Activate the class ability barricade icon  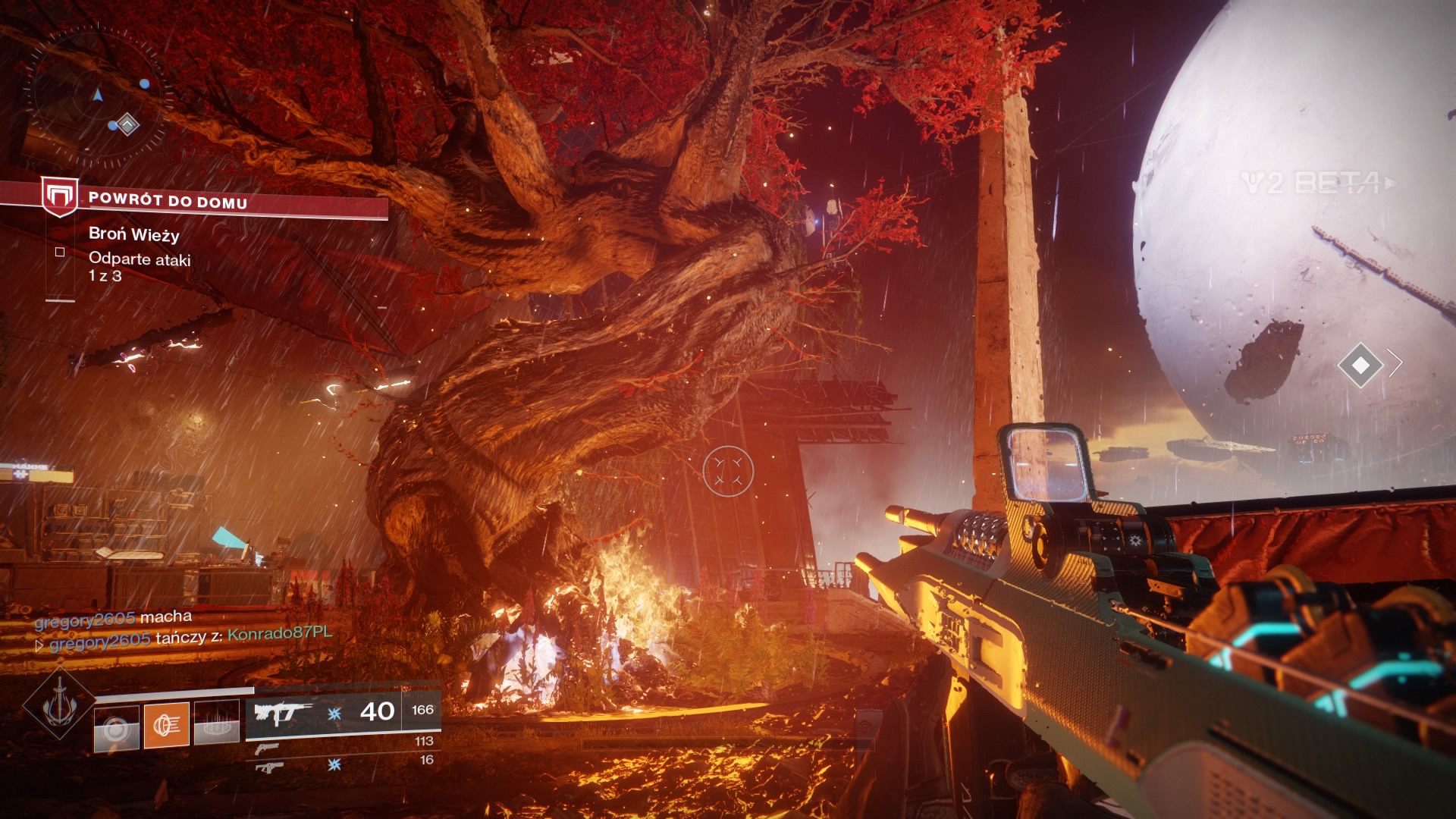pyautogui.click(x=217, y=725)
